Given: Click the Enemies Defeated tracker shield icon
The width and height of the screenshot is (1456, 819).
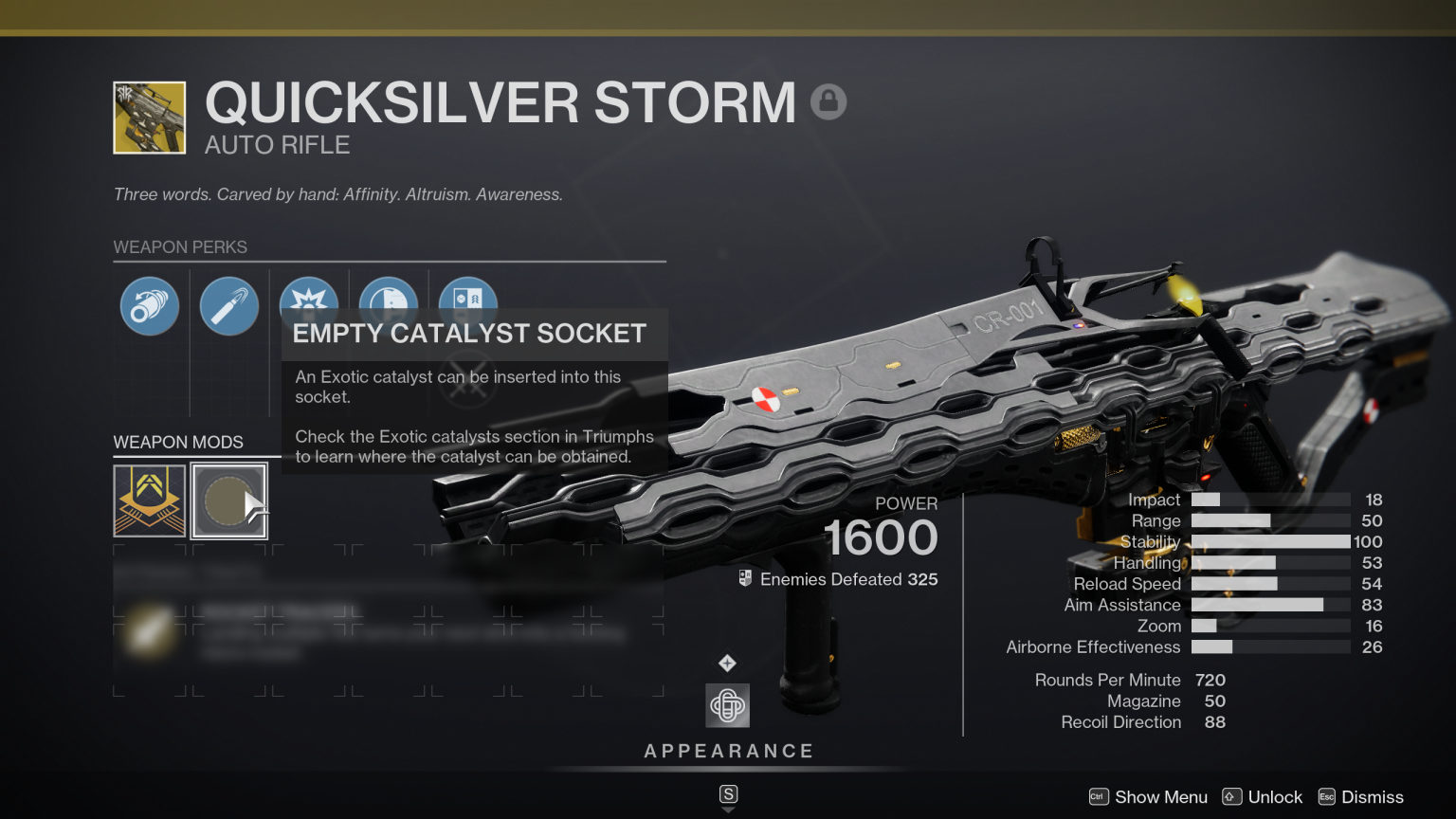Looking at the screenshot, I should coord(745,579).
